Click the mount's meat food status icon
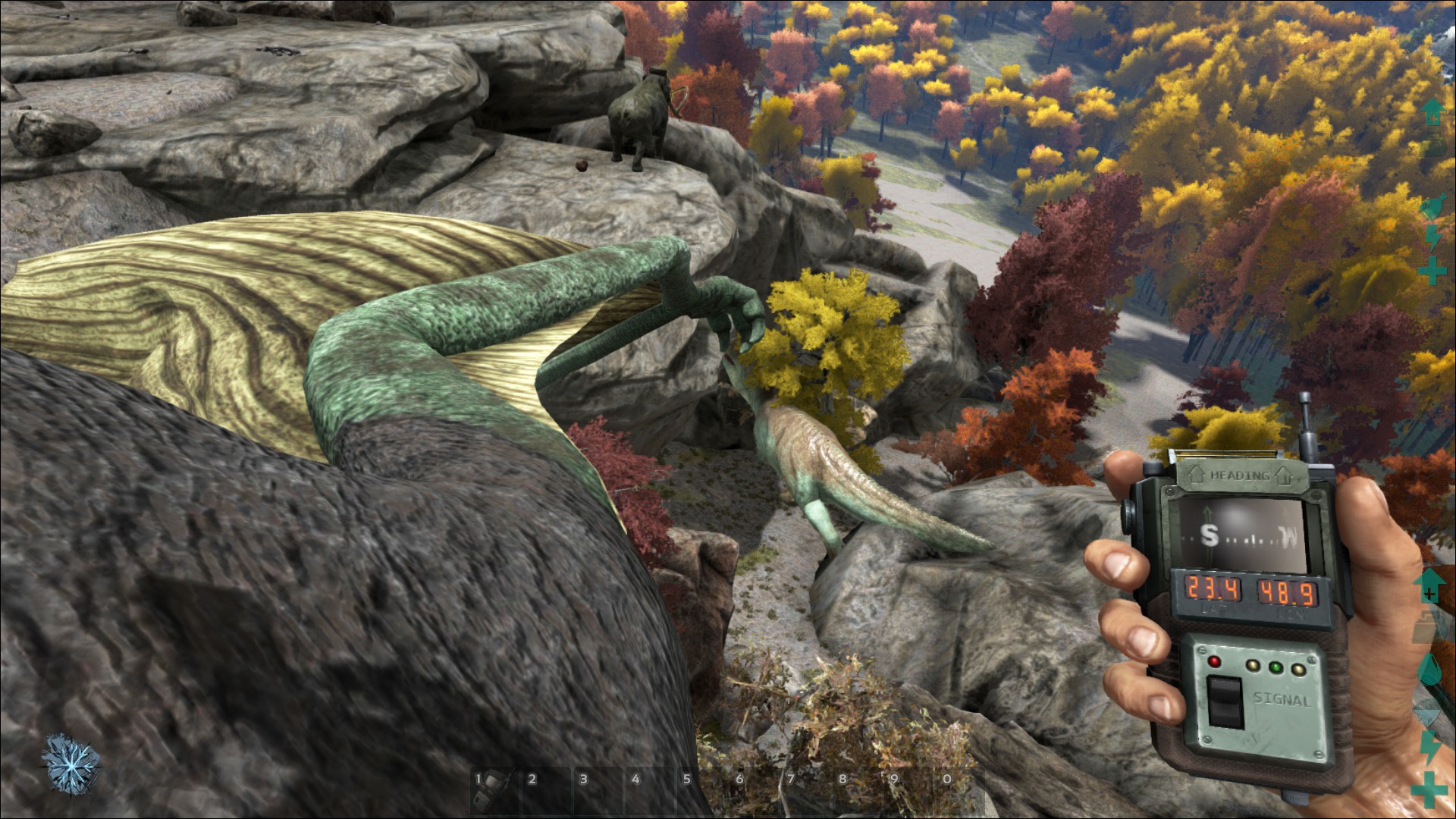This screenshot has height=819, width=1456. [x=1432, y=206]
